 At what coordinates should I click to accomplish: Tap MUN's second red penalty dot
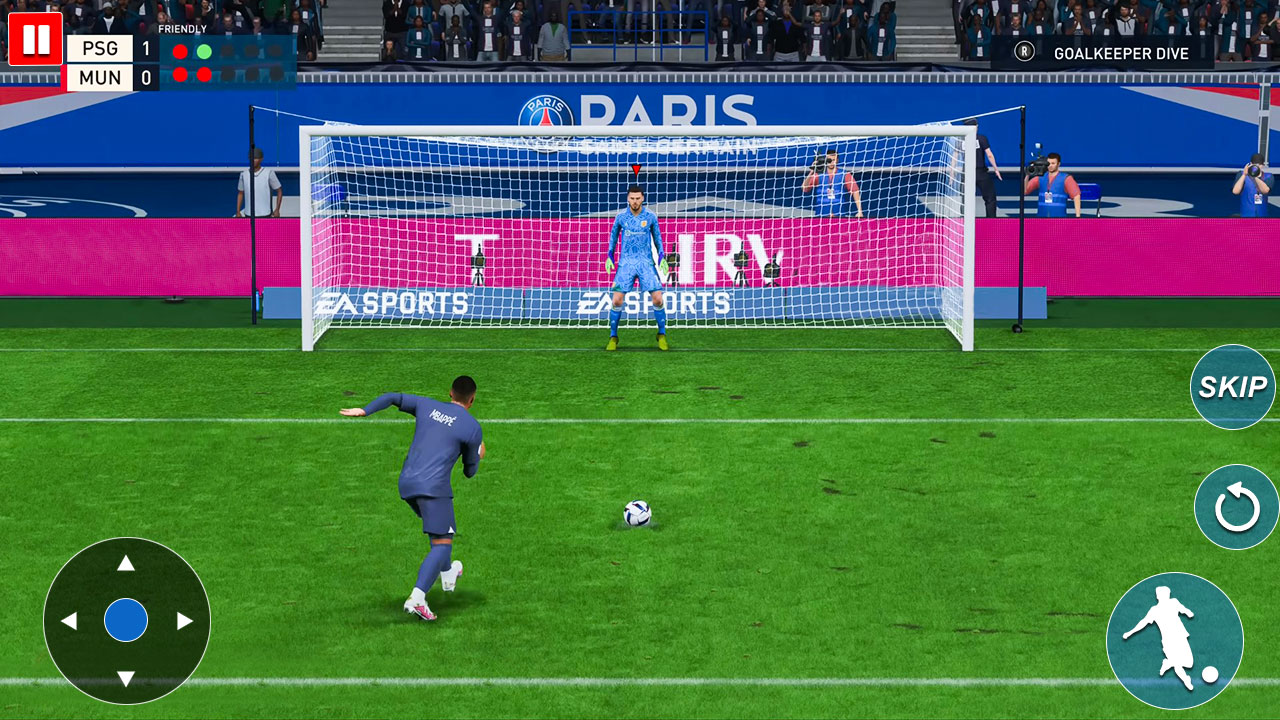click(x=204, y=74)
